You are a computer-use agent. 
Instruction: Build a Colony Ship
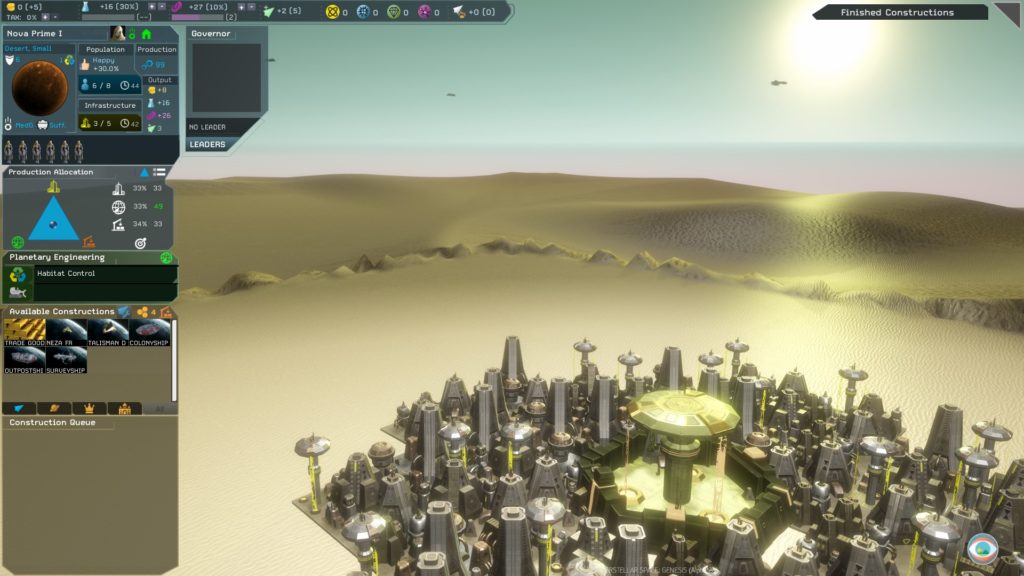150,333
